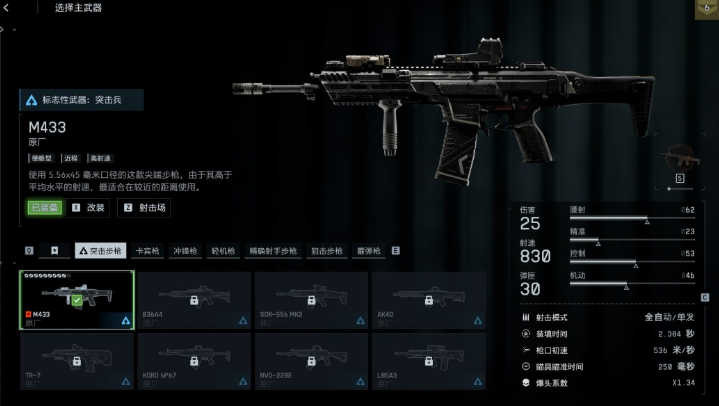The height and width of the screenshot is (406, 719).
Task: Open the 改装 weapon modification screen
Action: click(89, 208)
